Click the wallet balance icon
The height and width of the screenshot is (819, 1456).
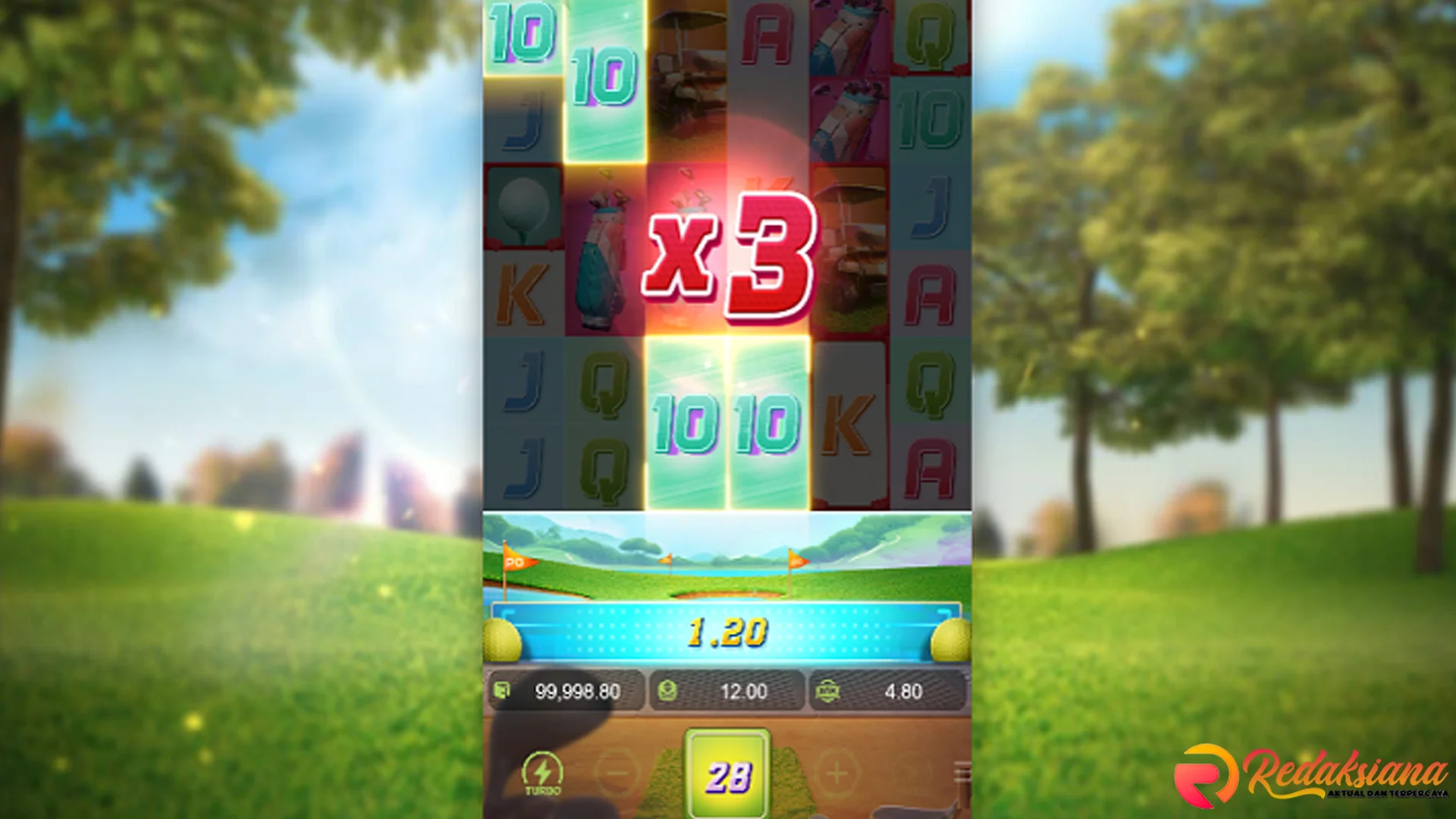[x=502, y=692]
